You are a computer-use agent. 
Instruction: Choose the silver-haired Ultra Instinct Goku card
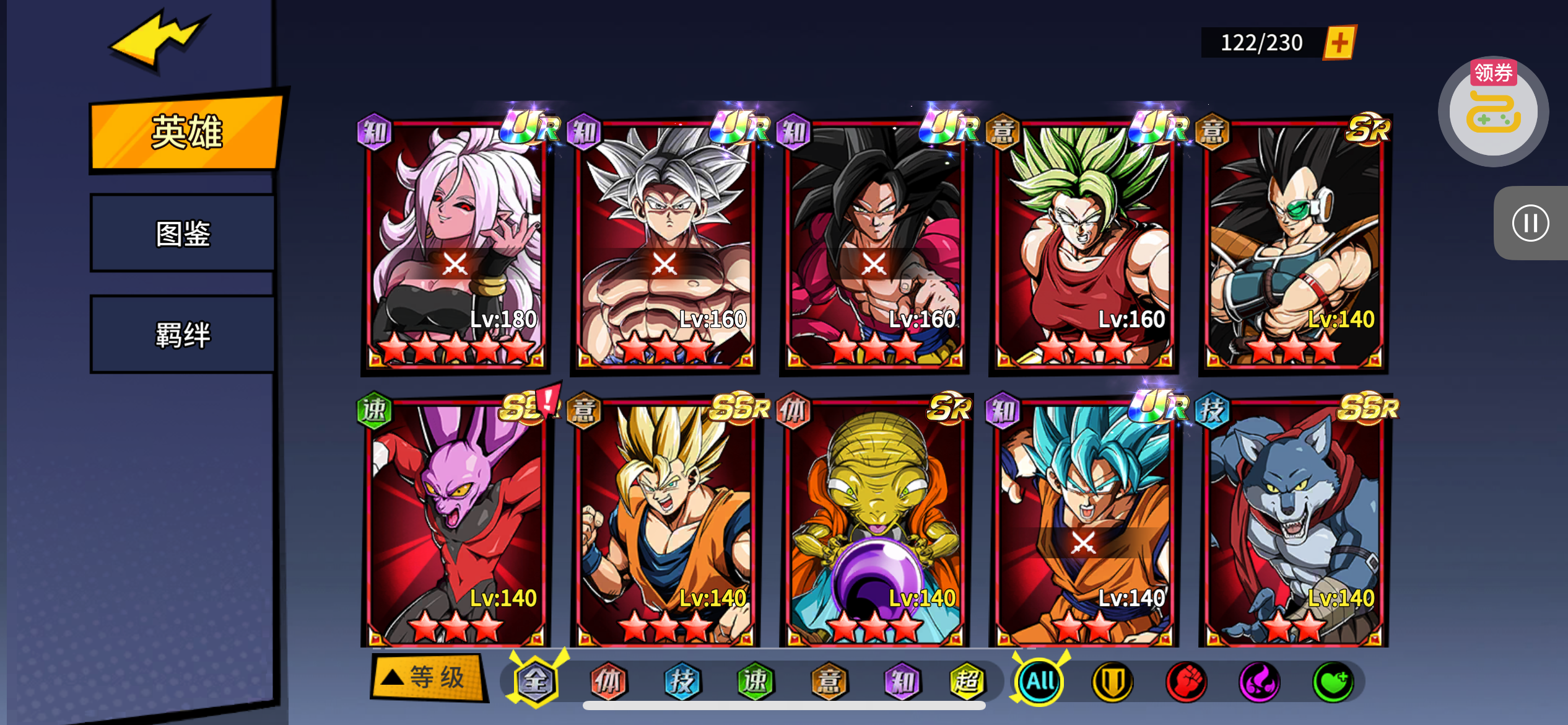tap(664, 245)
